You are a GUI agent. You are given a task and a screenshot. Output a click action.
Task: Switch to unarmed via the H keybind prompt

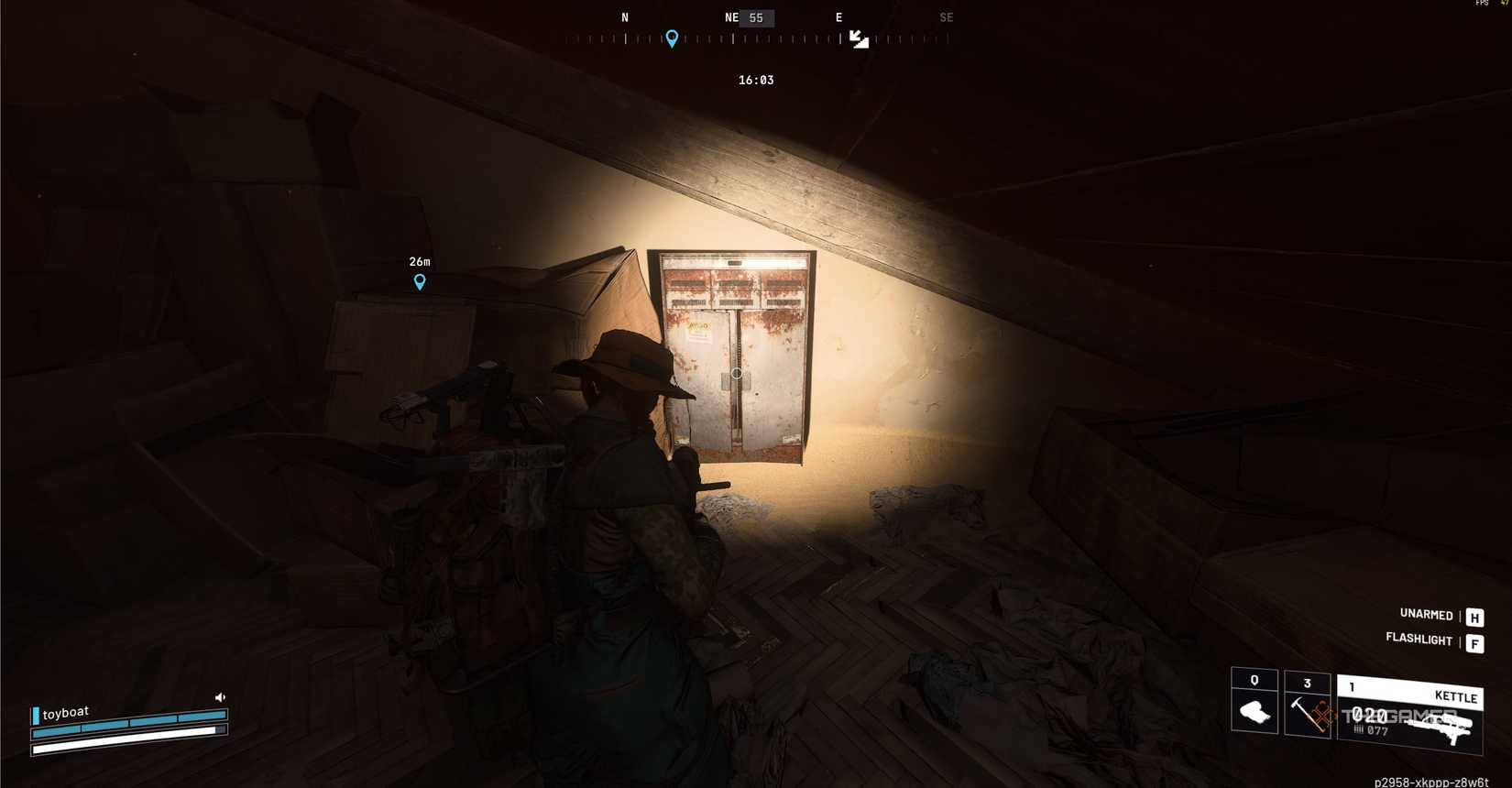coord(1474,617)
